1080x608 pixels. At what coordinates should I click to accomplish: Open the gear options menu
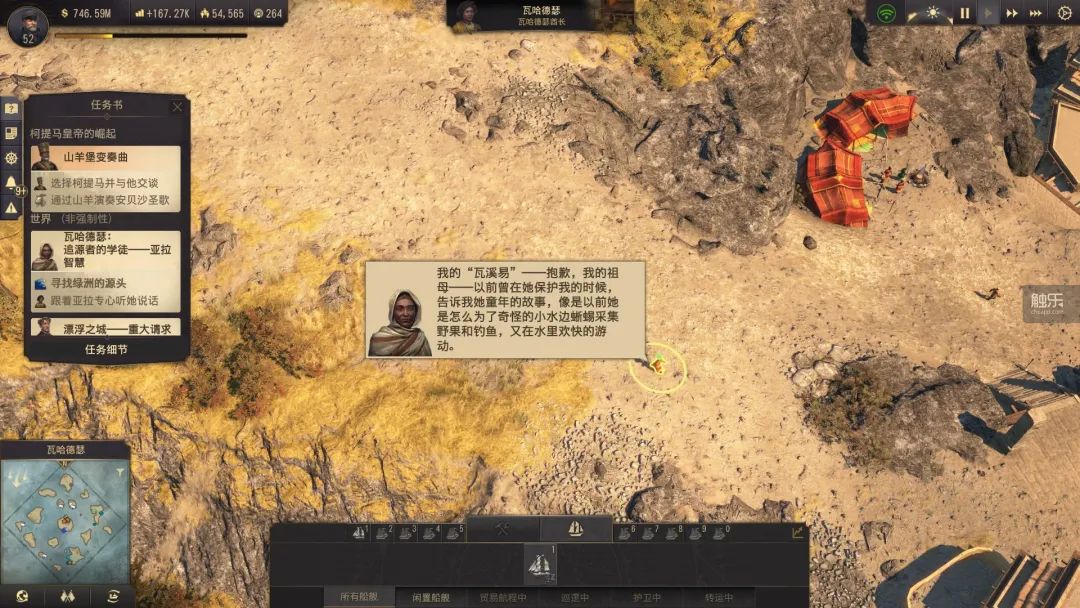tap(1064, 13)
